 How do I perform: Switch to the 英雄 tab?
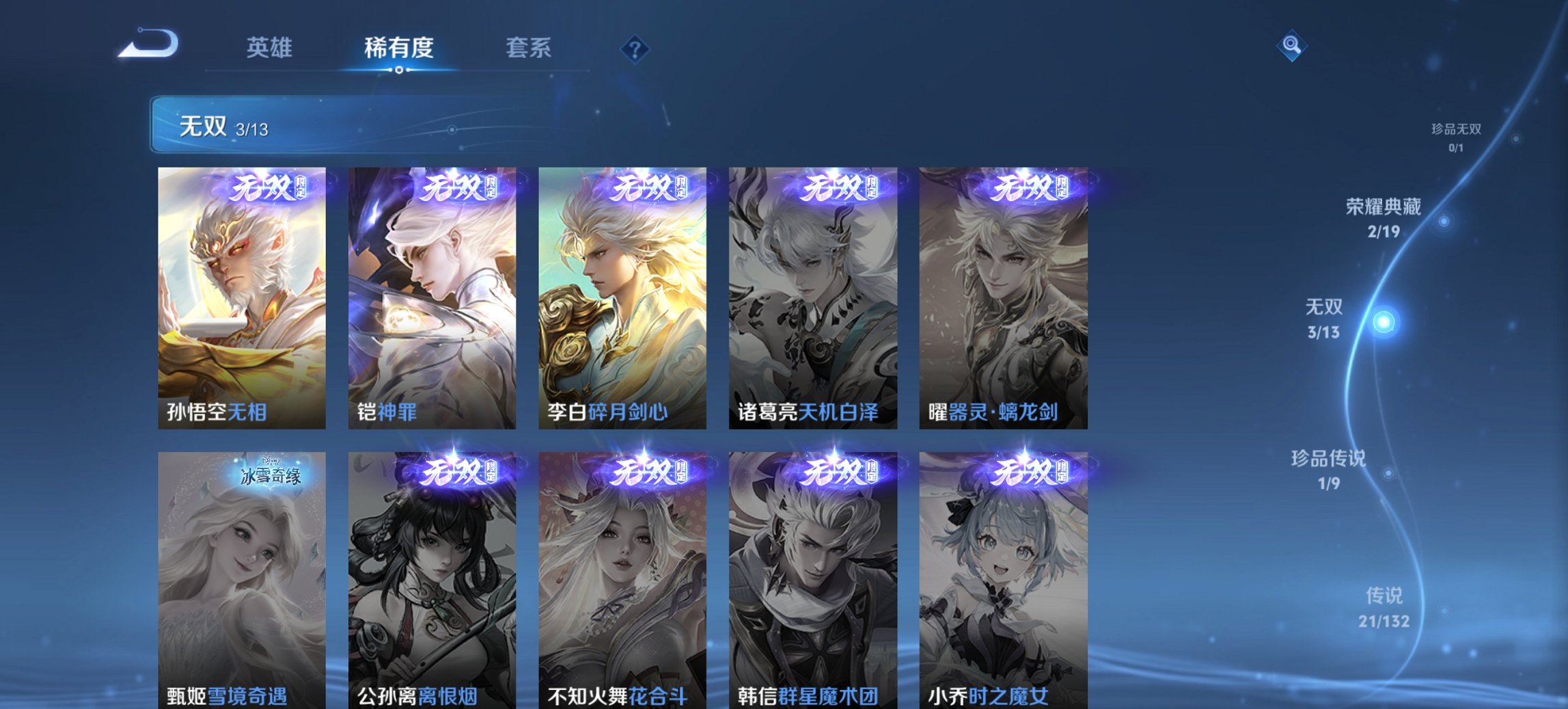pos(270,48)
